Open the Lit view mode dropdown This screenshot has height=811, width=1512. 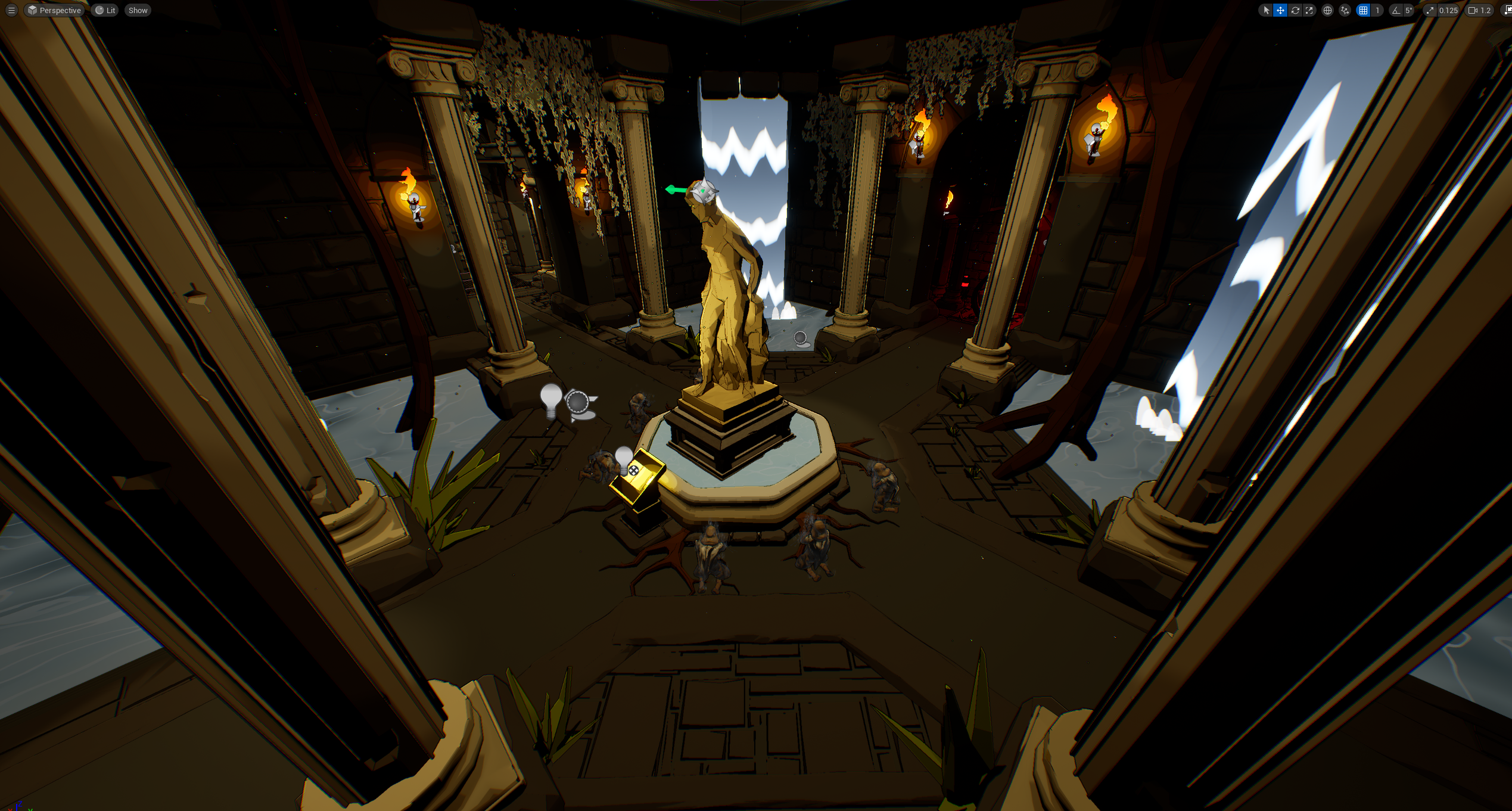(x=105, y=10)
